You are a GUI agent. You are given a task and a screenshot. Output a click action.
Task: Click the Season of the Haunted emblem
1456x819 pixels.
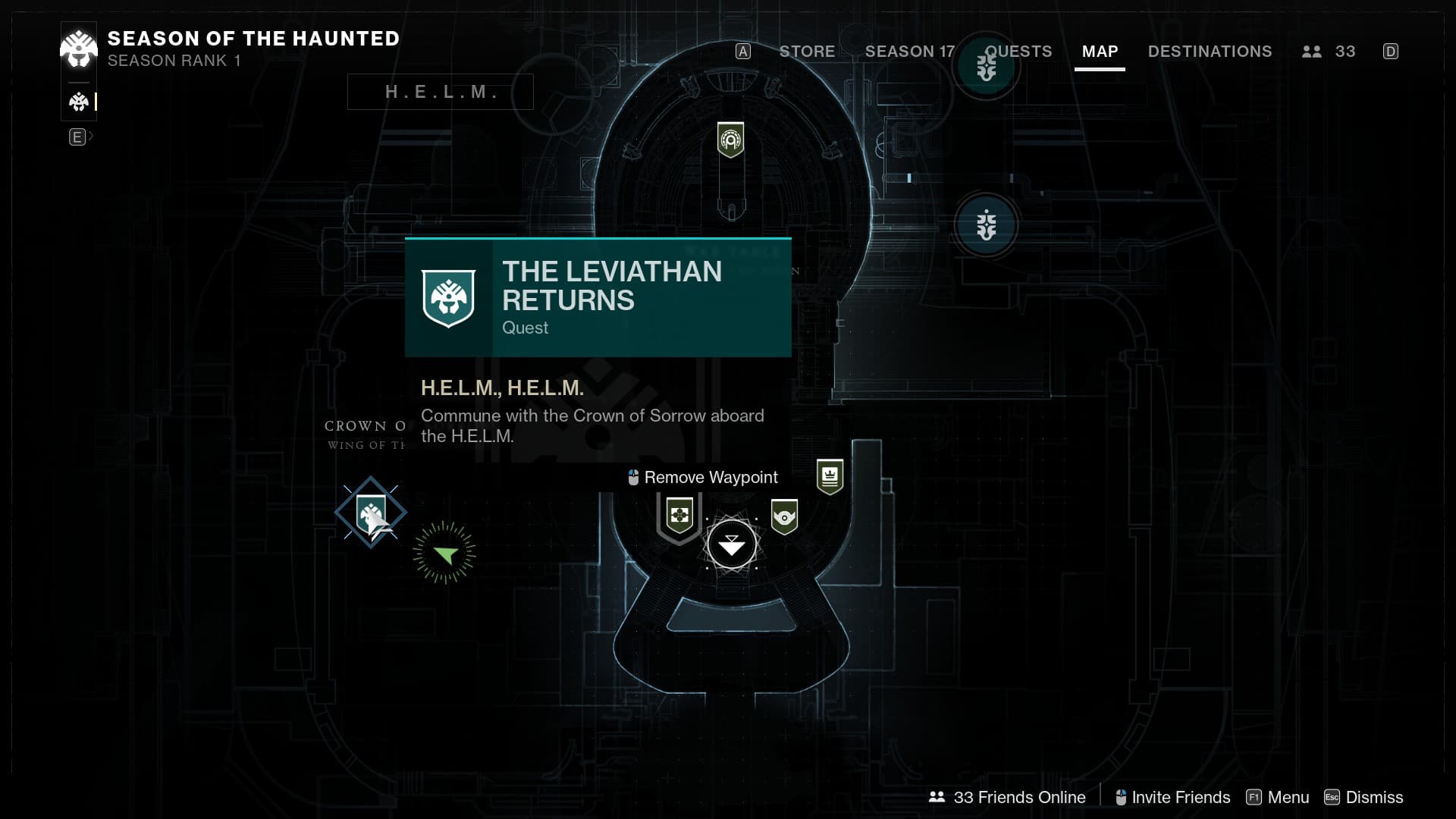click(x=79, y=49)
